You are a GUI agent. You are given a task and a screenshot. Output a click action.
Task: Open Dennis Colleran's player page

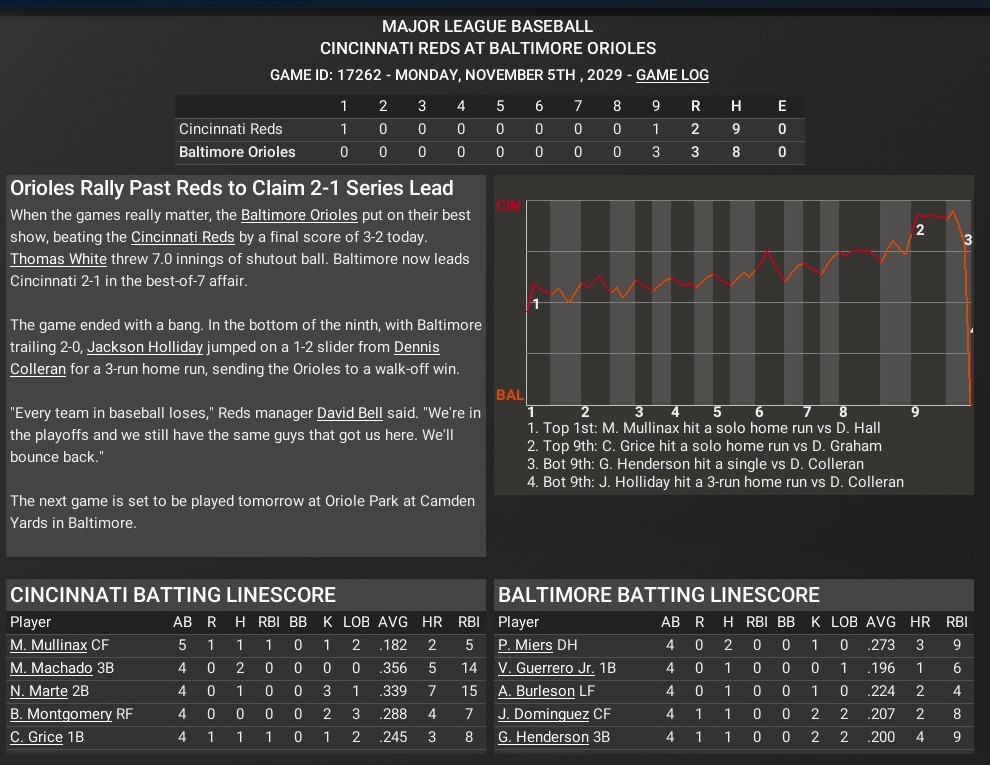[x=416, y=347]
